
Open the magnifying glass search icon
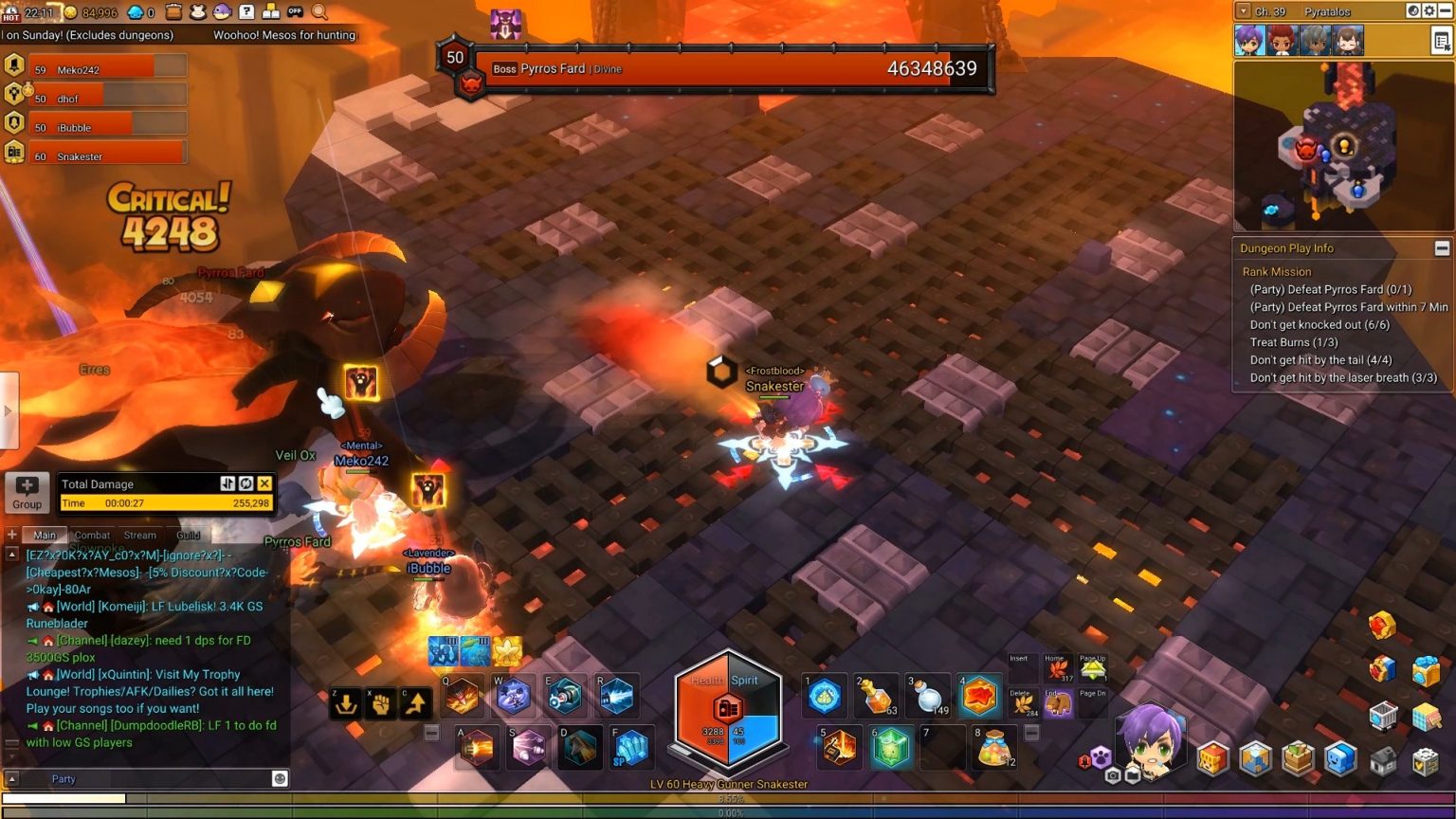click(320, 12)
